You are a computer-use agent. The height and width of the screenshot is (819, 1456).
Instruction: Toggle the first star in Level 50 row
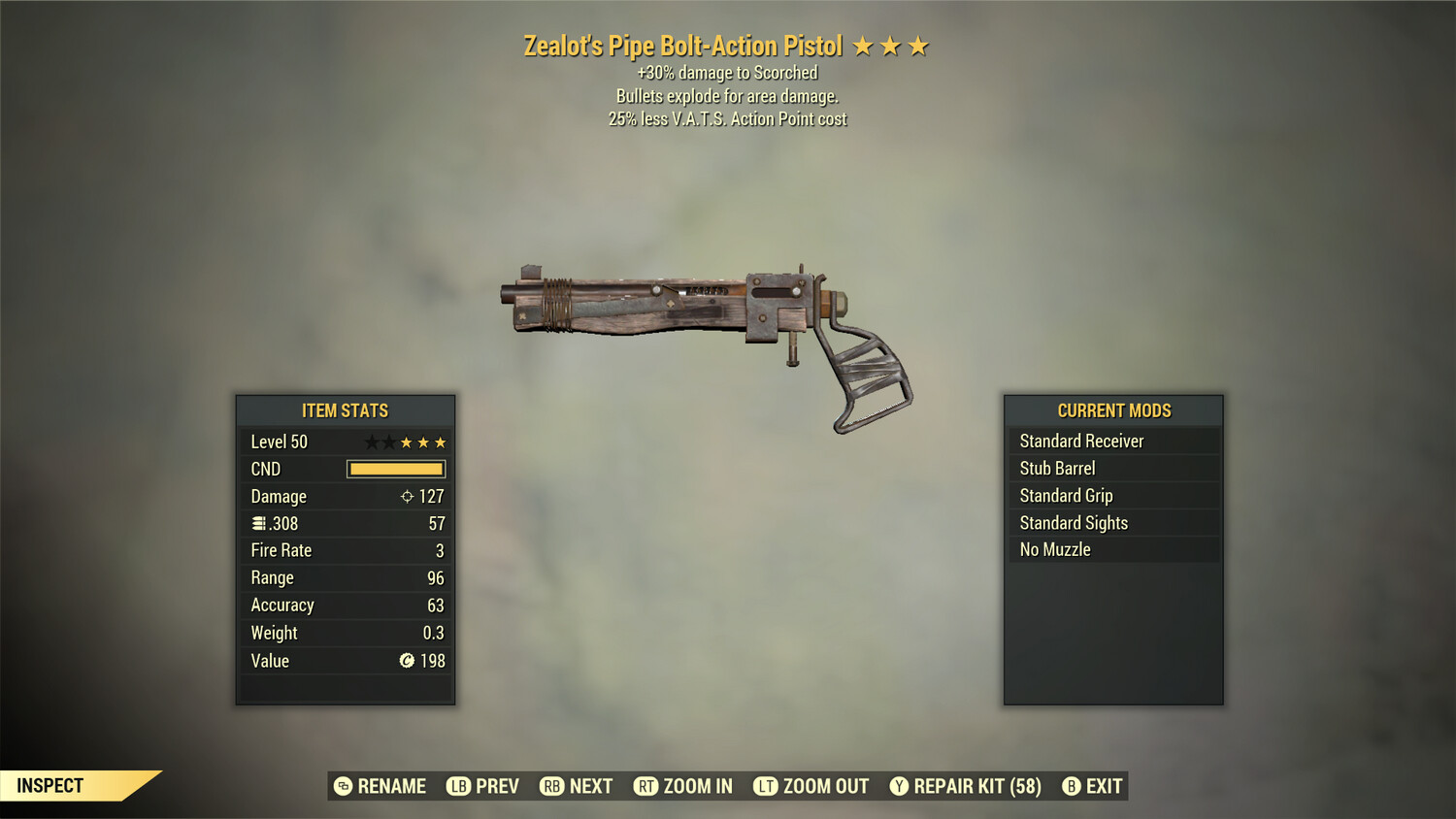click(373, 441)
